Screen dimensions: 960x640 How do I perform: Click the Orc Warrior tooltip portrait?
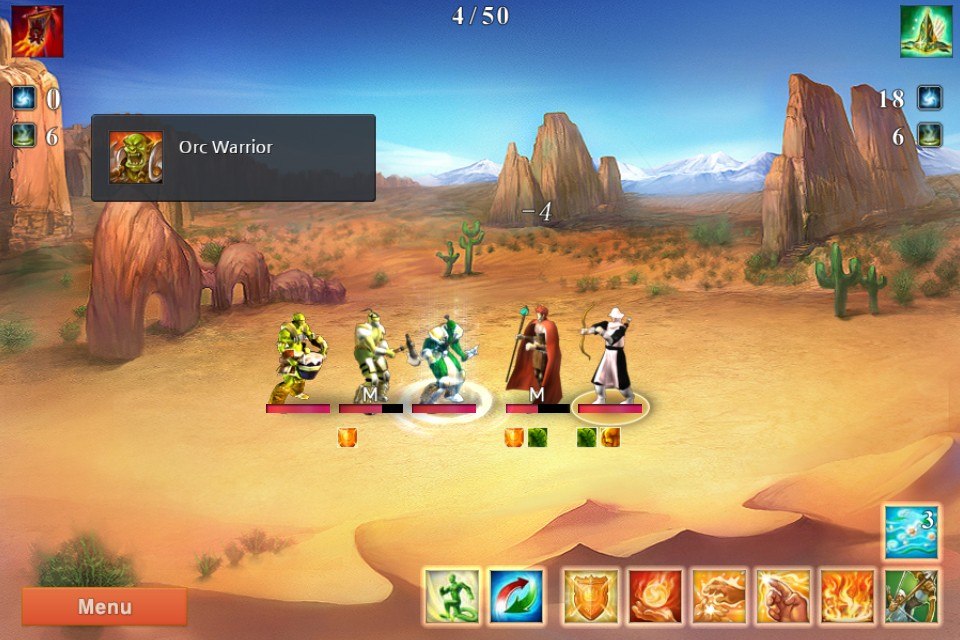click(x=136, y=157)
